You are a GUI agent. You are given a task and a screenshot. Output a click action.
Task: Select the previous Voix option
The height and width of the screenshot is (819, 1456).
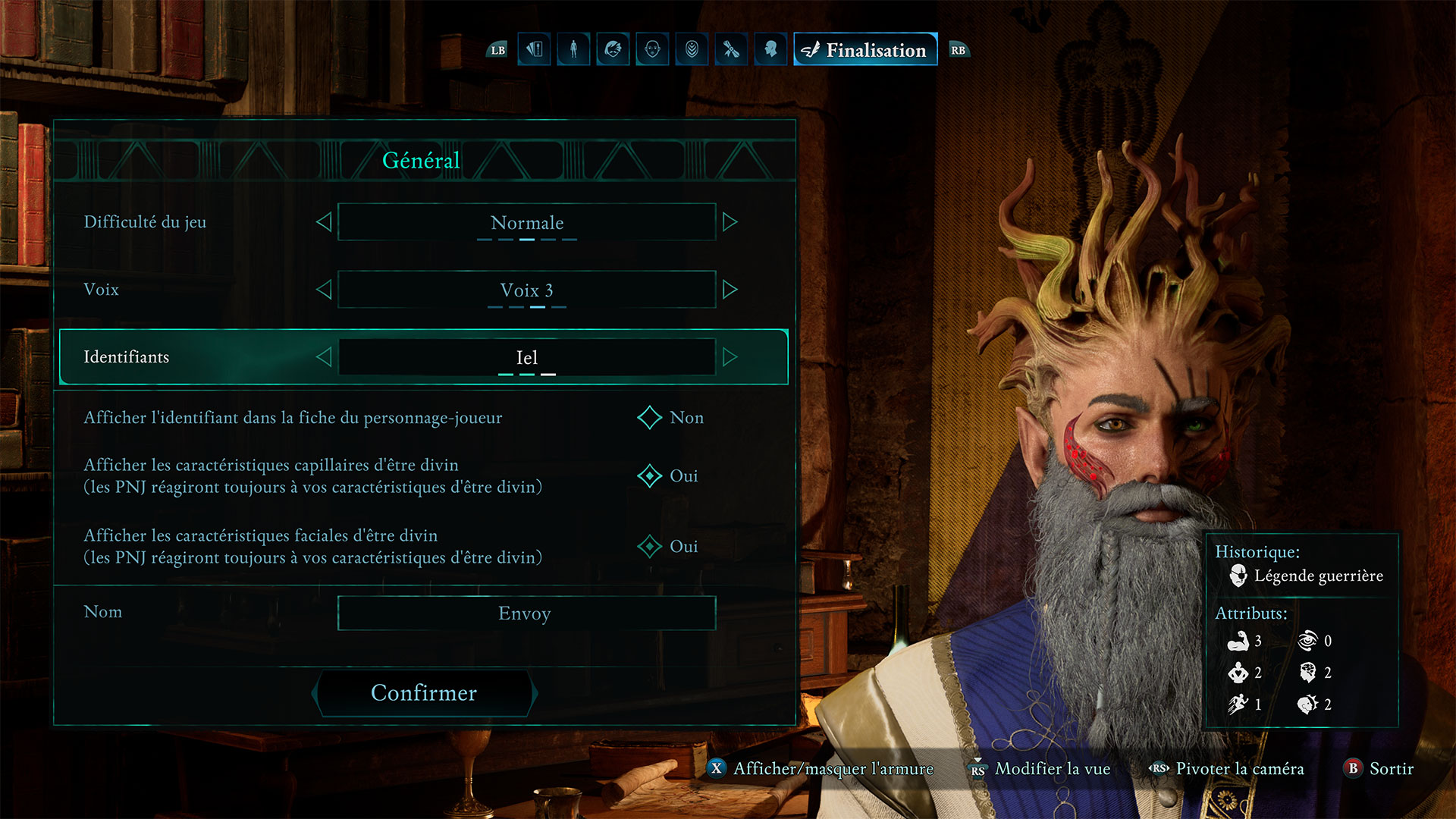click(x=324, y=290)
